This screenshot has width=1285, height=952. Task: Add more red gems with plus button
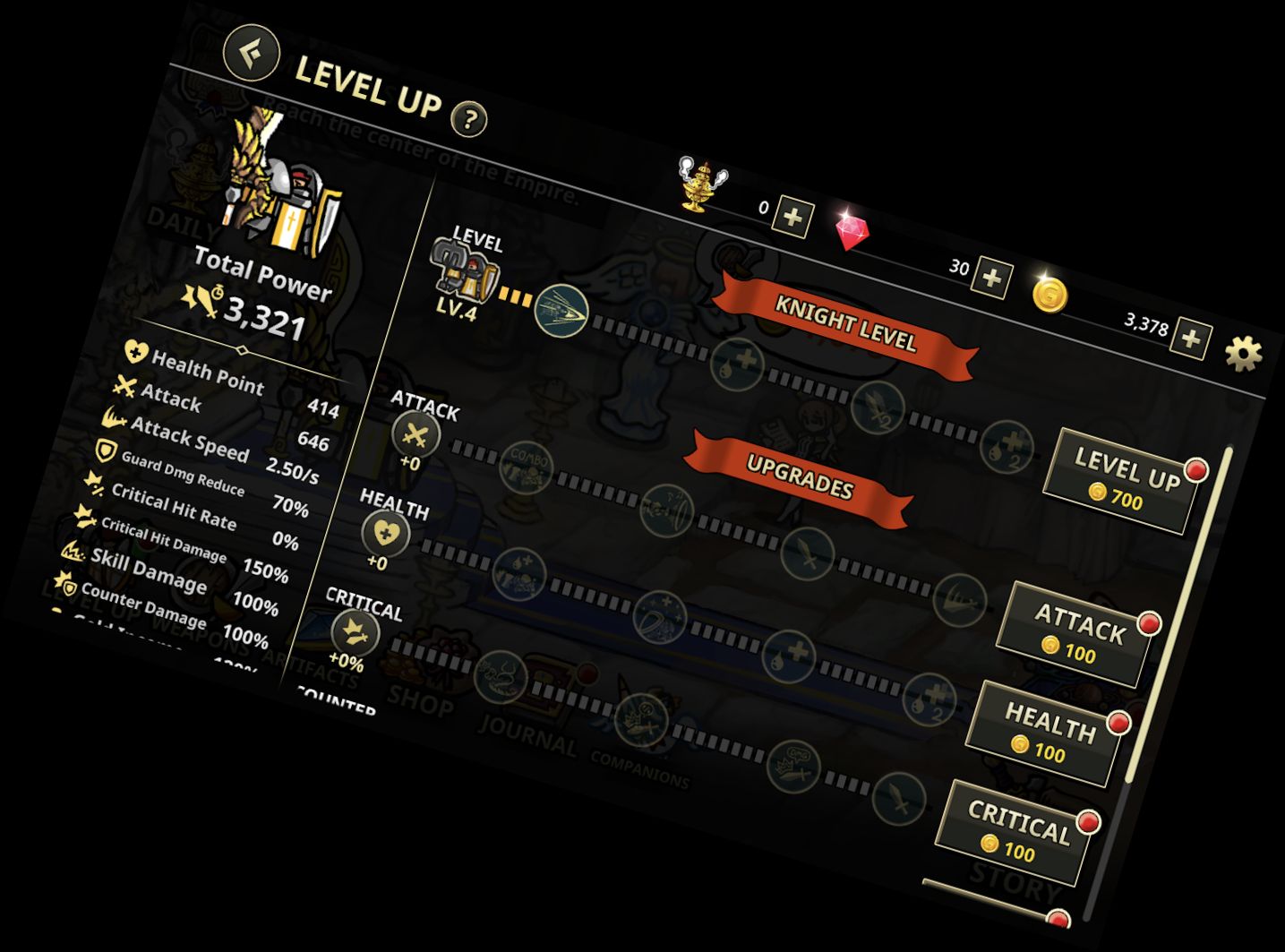[992, 279]
